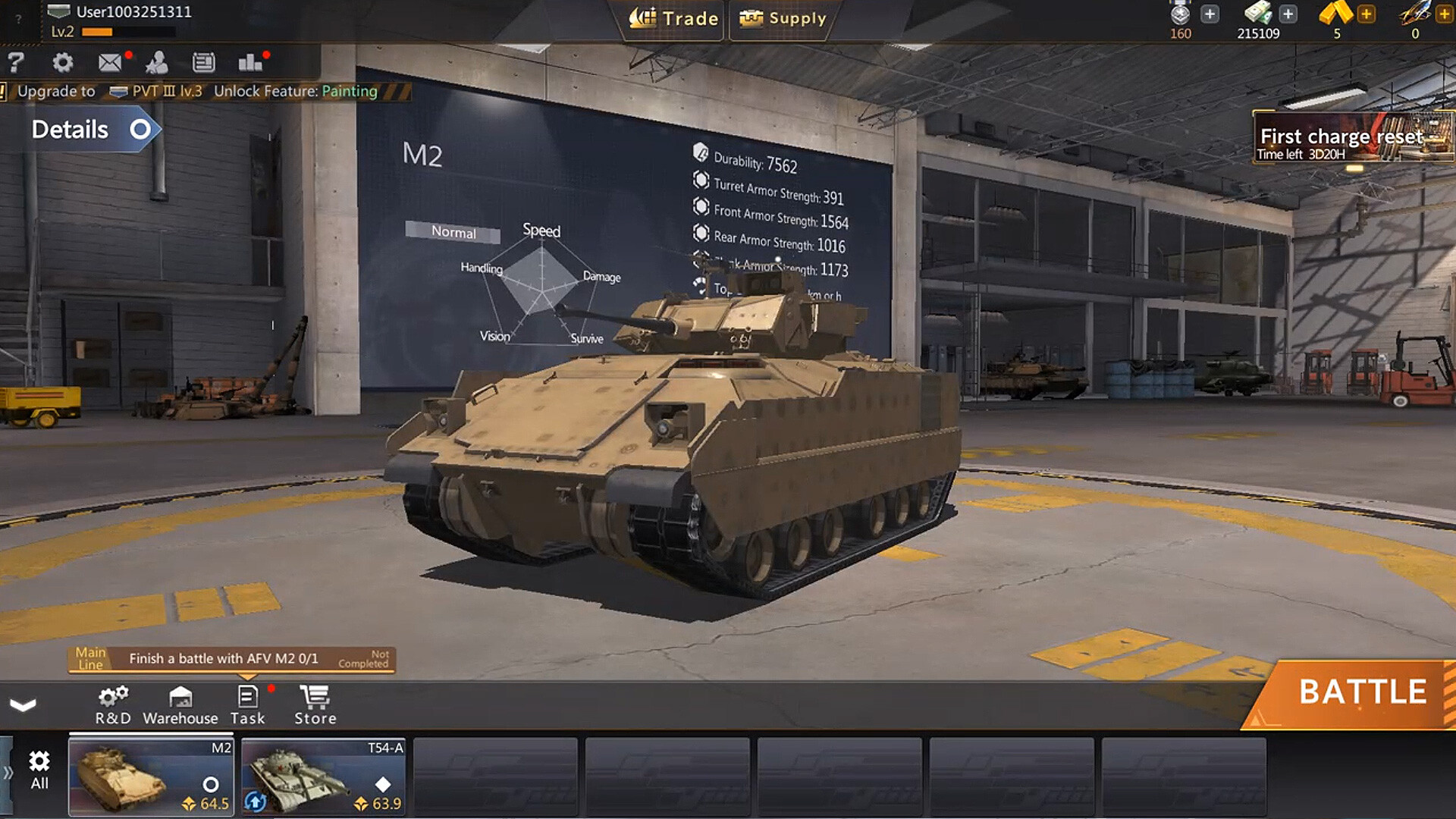
Task: Open the Settings gear icon
Action: (64, 63)
